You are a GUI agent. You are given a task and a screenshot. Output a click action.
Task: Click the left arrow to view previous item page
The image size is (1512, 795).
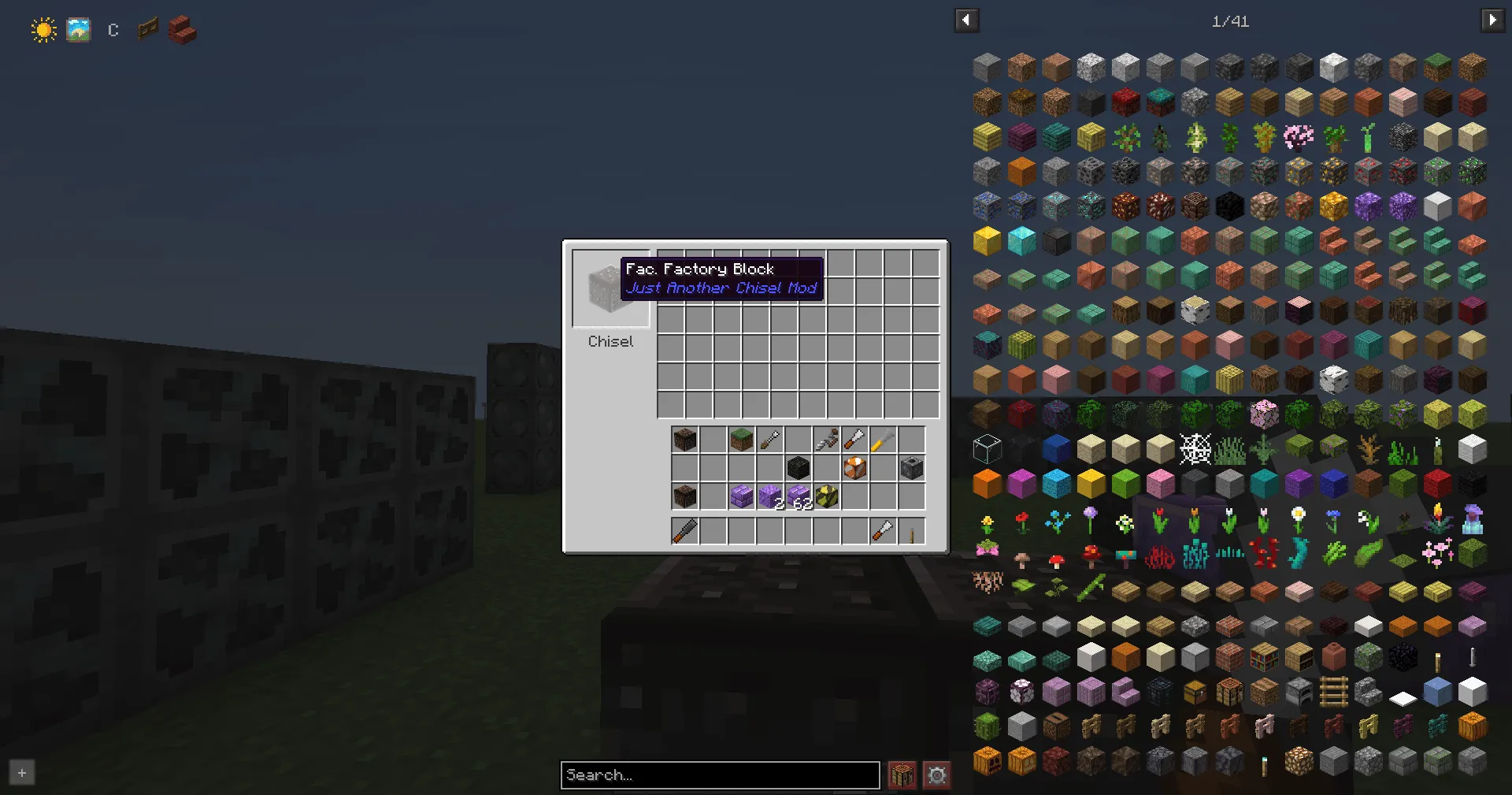pyautogui.click(x=967, y=20)
